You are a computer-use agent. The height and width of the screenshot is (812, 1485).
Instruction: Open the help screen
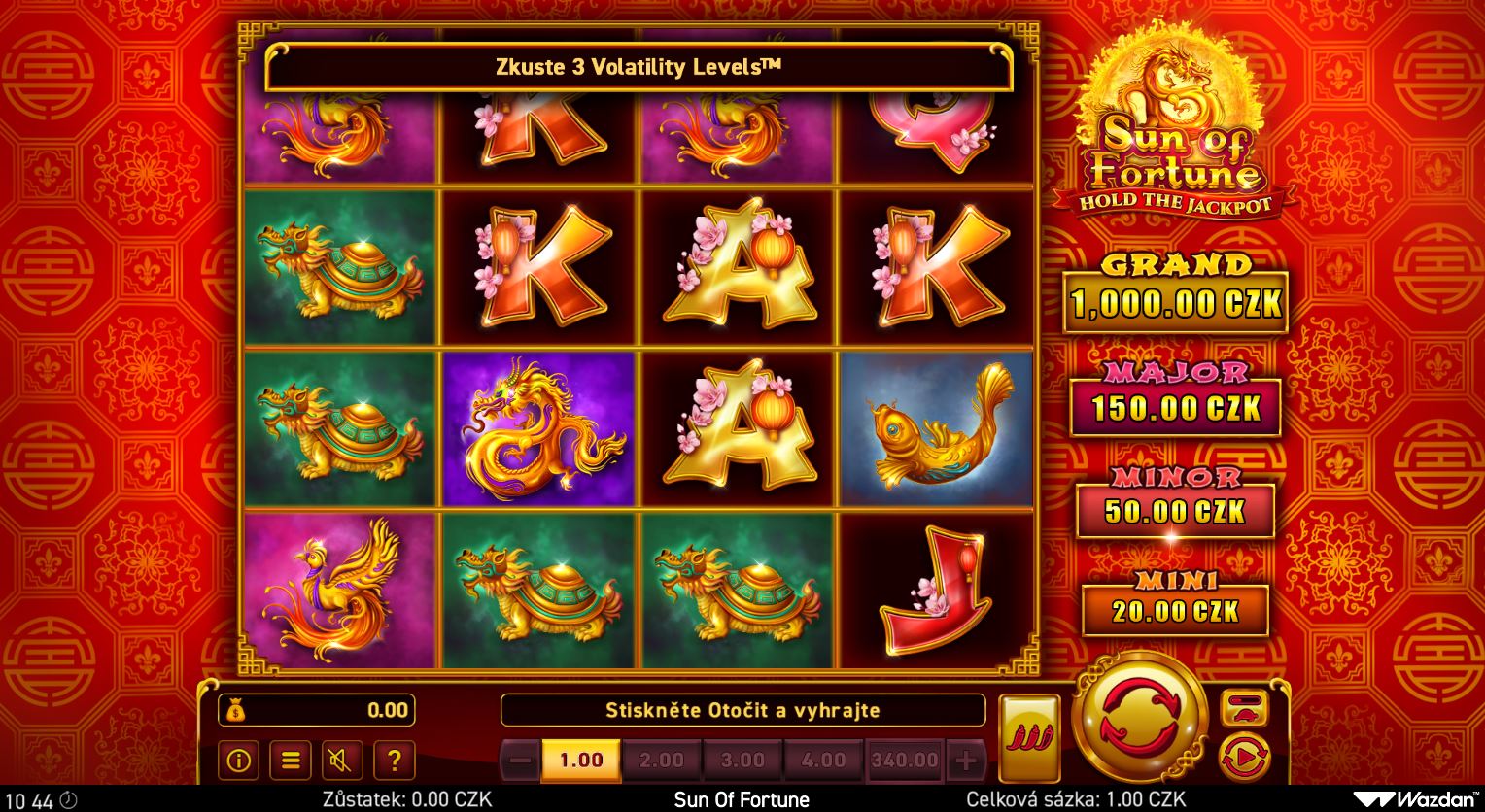click(395, 760)
